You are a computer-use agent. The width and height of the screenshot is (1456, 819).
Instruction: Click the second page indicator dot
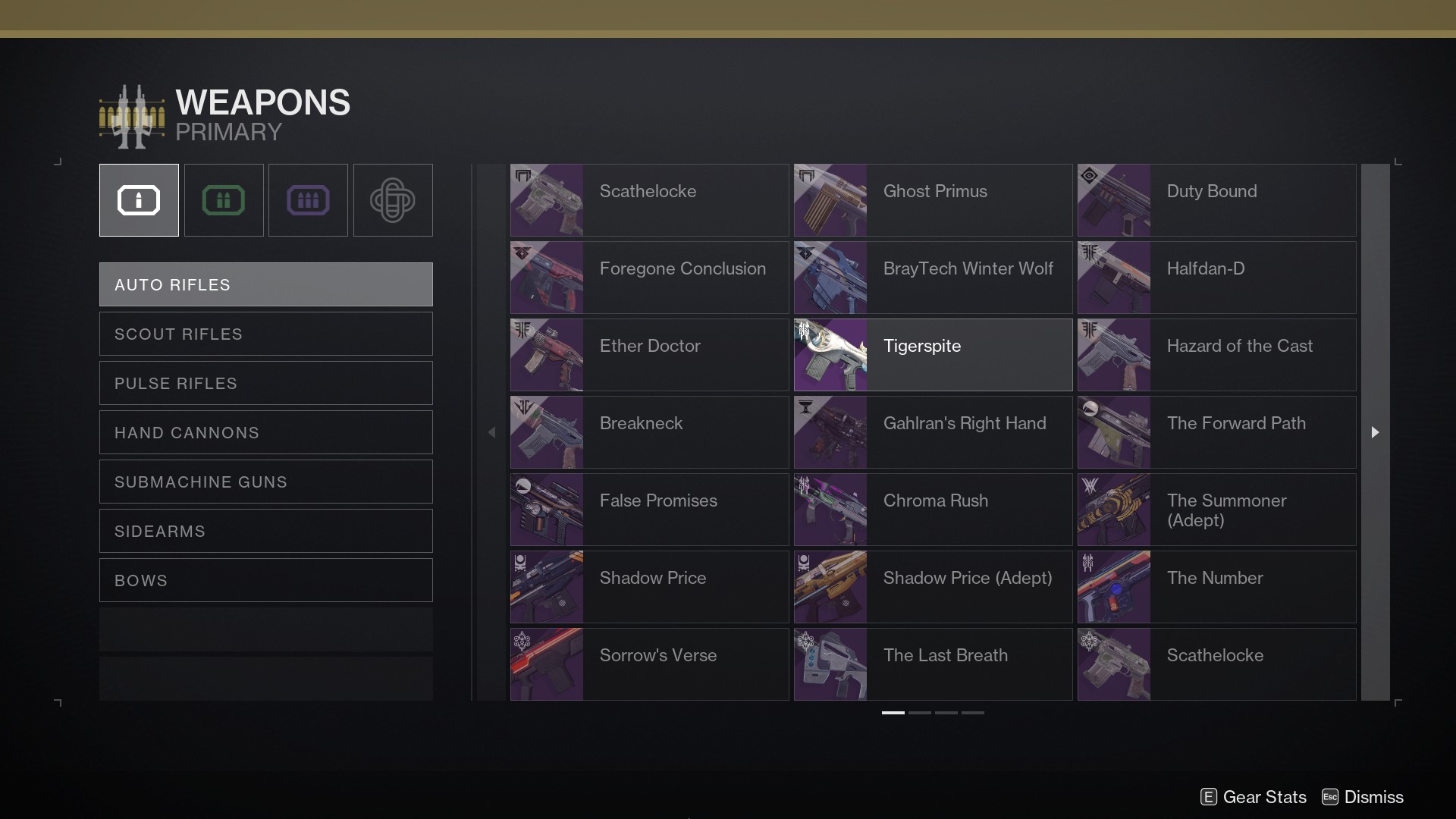point(920,713)
